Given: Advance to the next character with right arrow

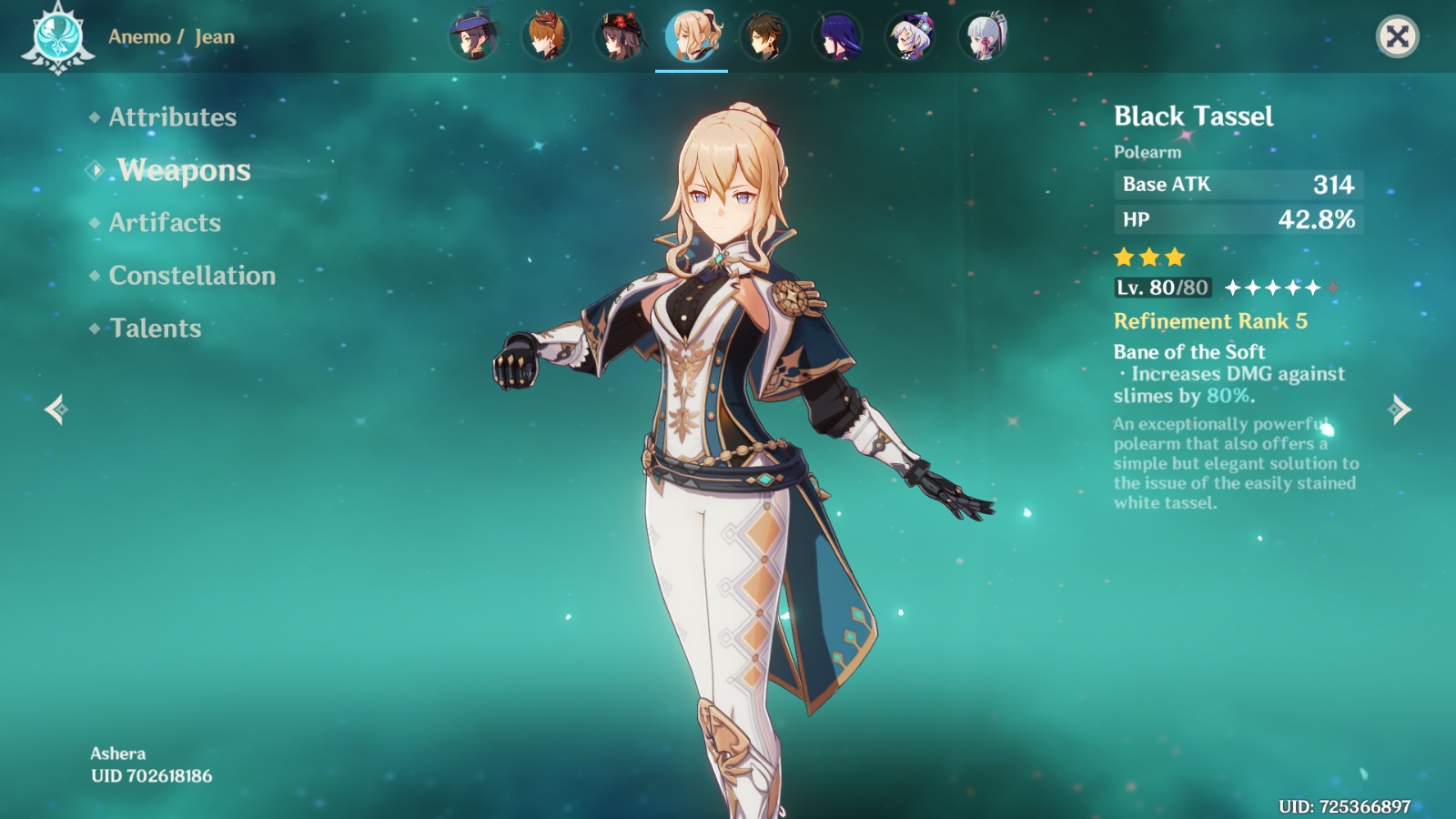Looking at the screenshot, I should click(1400, 409).
